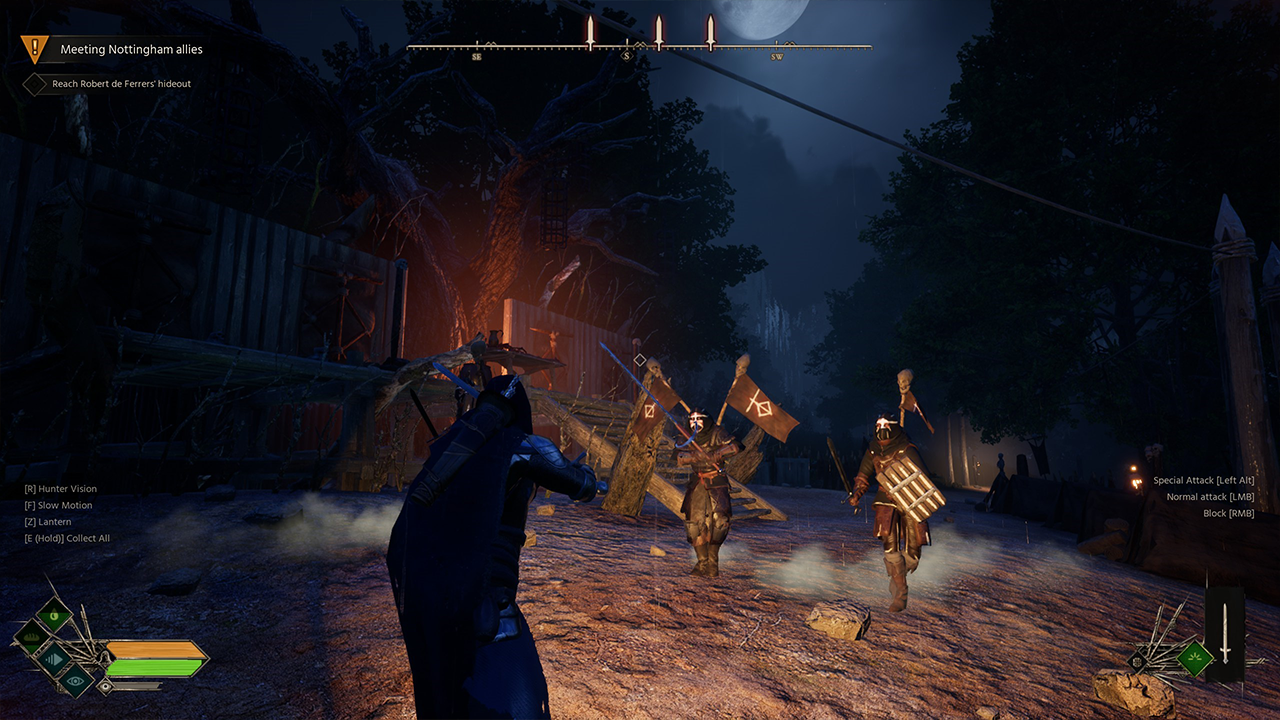The image size is (1280, 720).
Task: Click the small dark diamond rune icon
Action: [x=1137, y=661]
